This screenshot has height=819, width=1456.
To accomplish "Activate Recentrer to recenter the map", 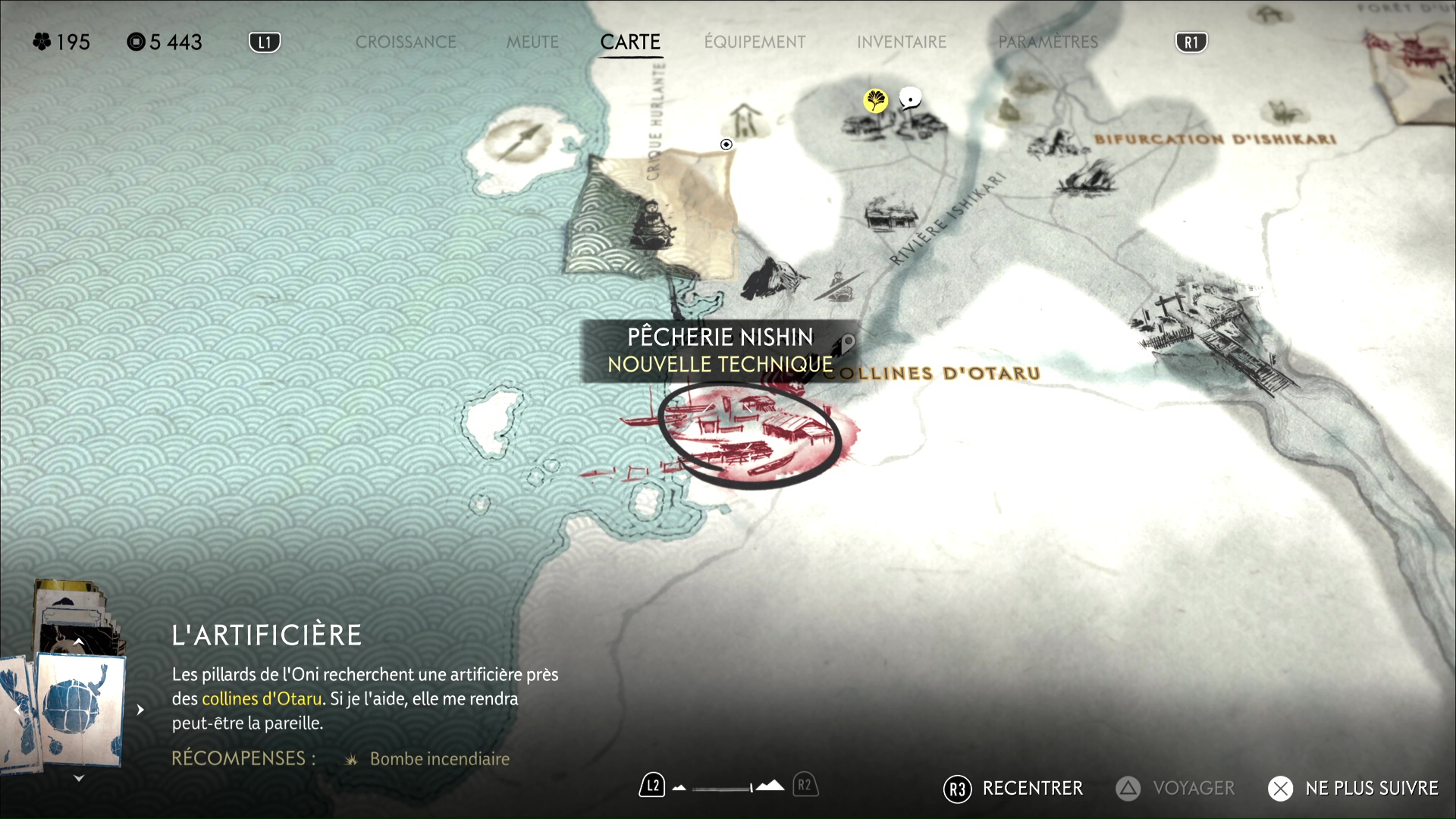I will [x=1014, y=789].
